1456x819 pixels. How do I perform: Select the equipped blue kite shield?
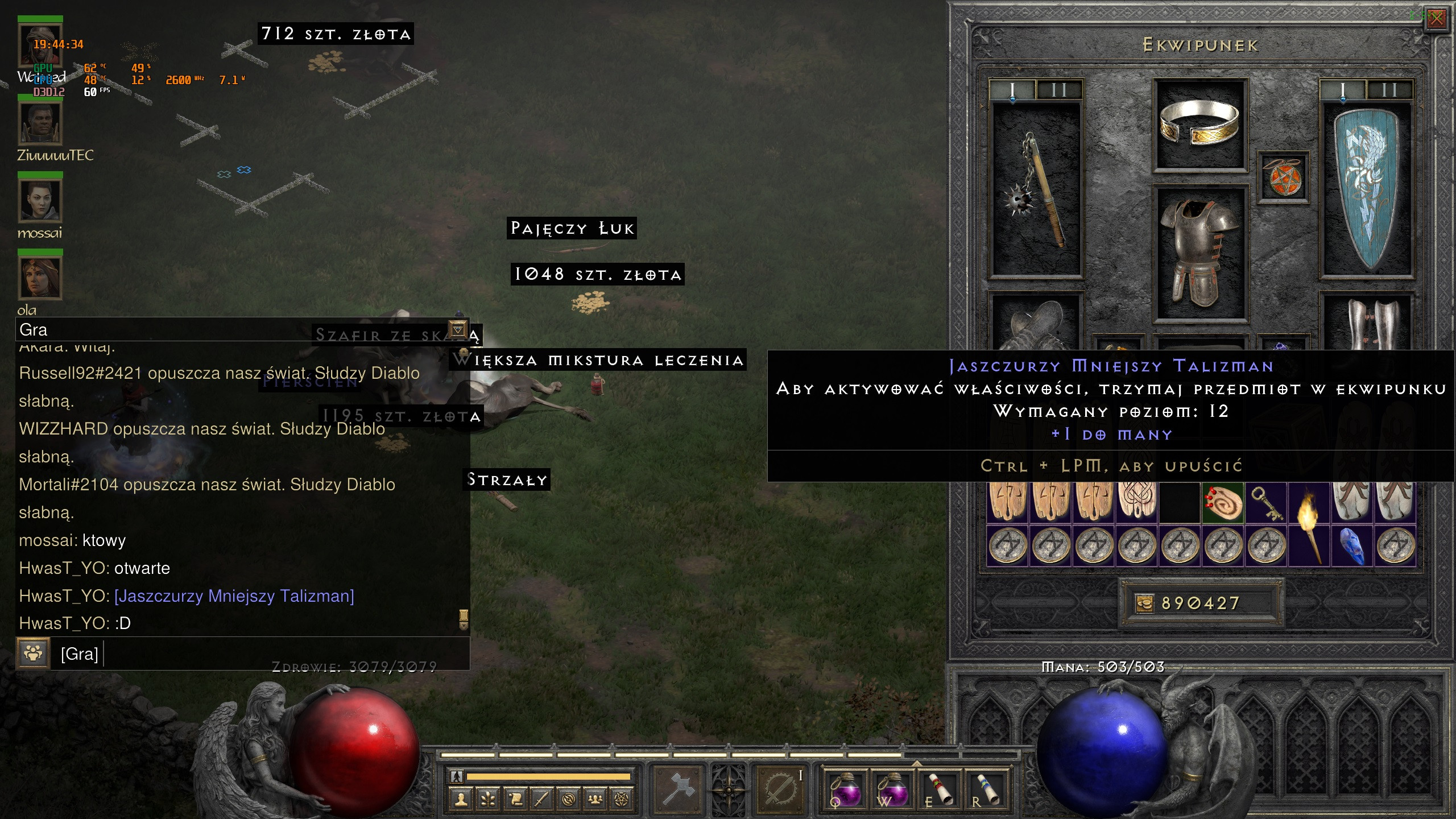[x=1367, y=189]
